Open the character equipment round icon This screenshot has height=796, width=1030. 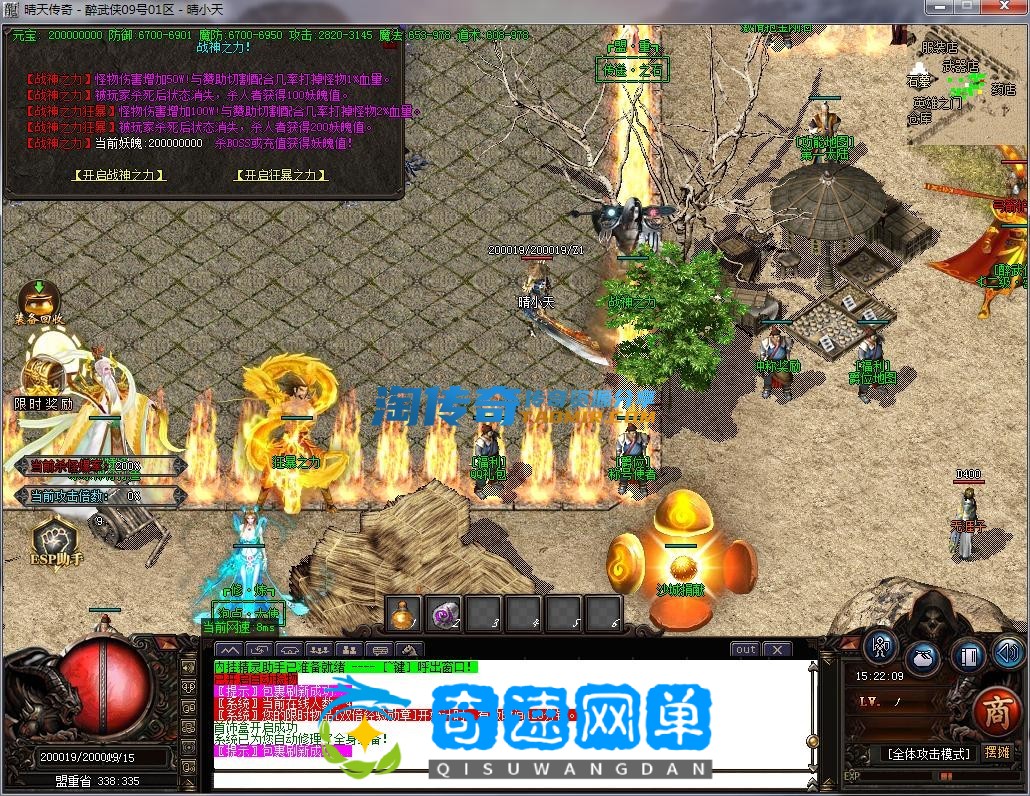880,646
